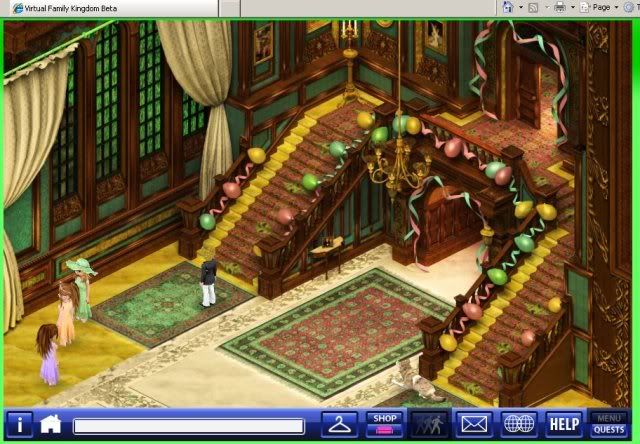Click the browser home icon
640x444 pixels.
click(x=509, y=7)
